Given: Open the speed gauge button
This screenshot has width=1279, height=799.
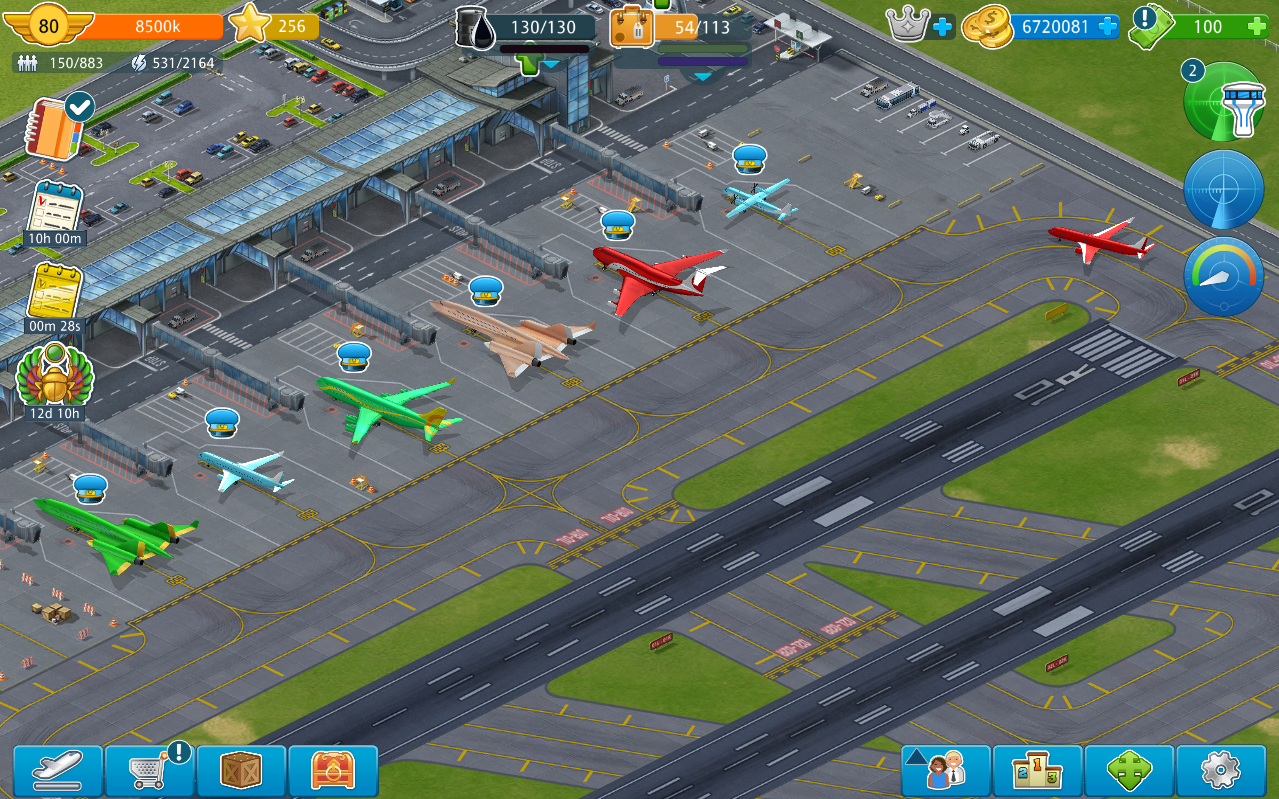Looking at the screenshot, I should (x=1224, y=276).
